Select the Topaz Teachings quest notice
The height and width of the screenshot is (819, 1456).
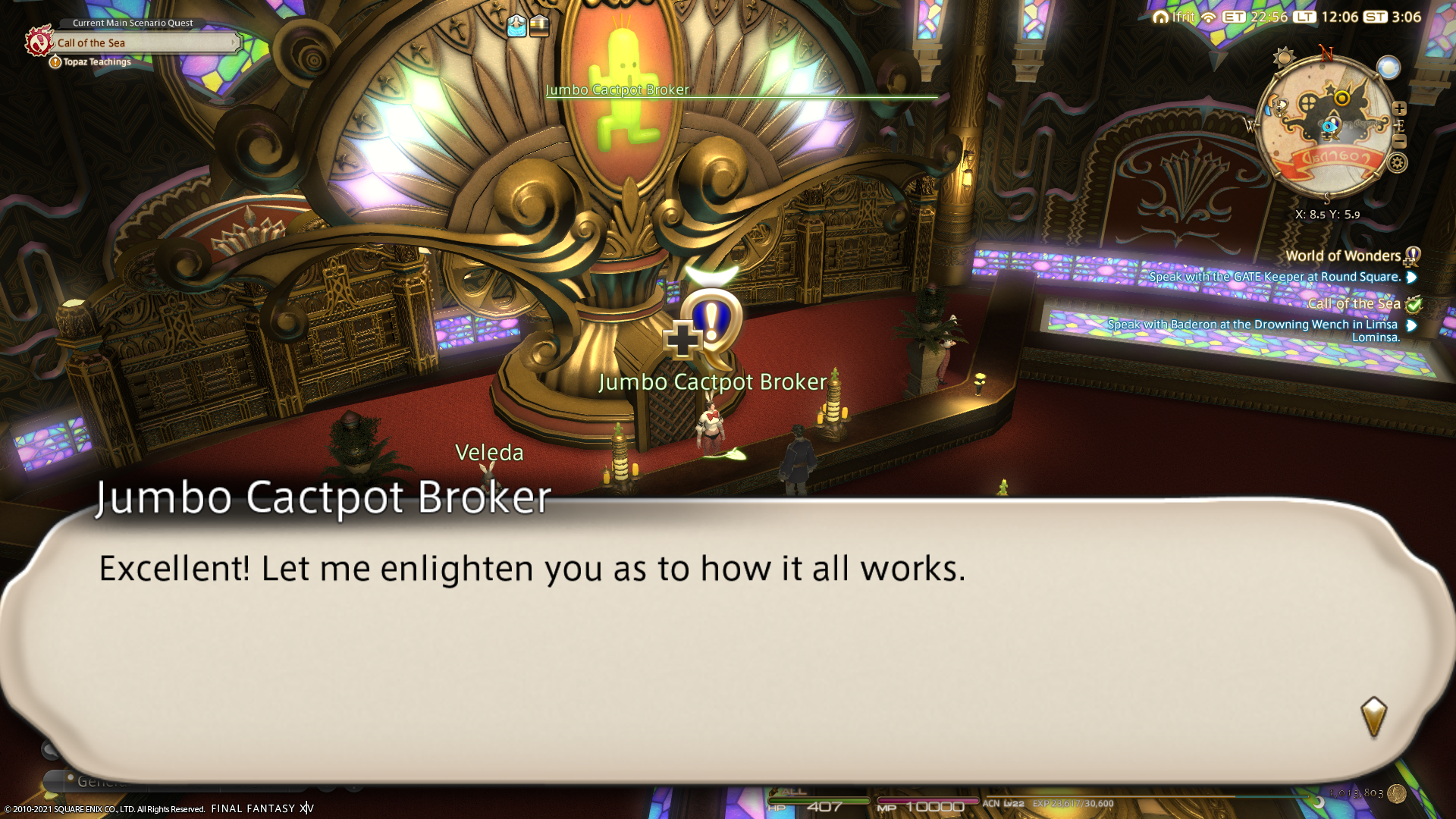96,62
